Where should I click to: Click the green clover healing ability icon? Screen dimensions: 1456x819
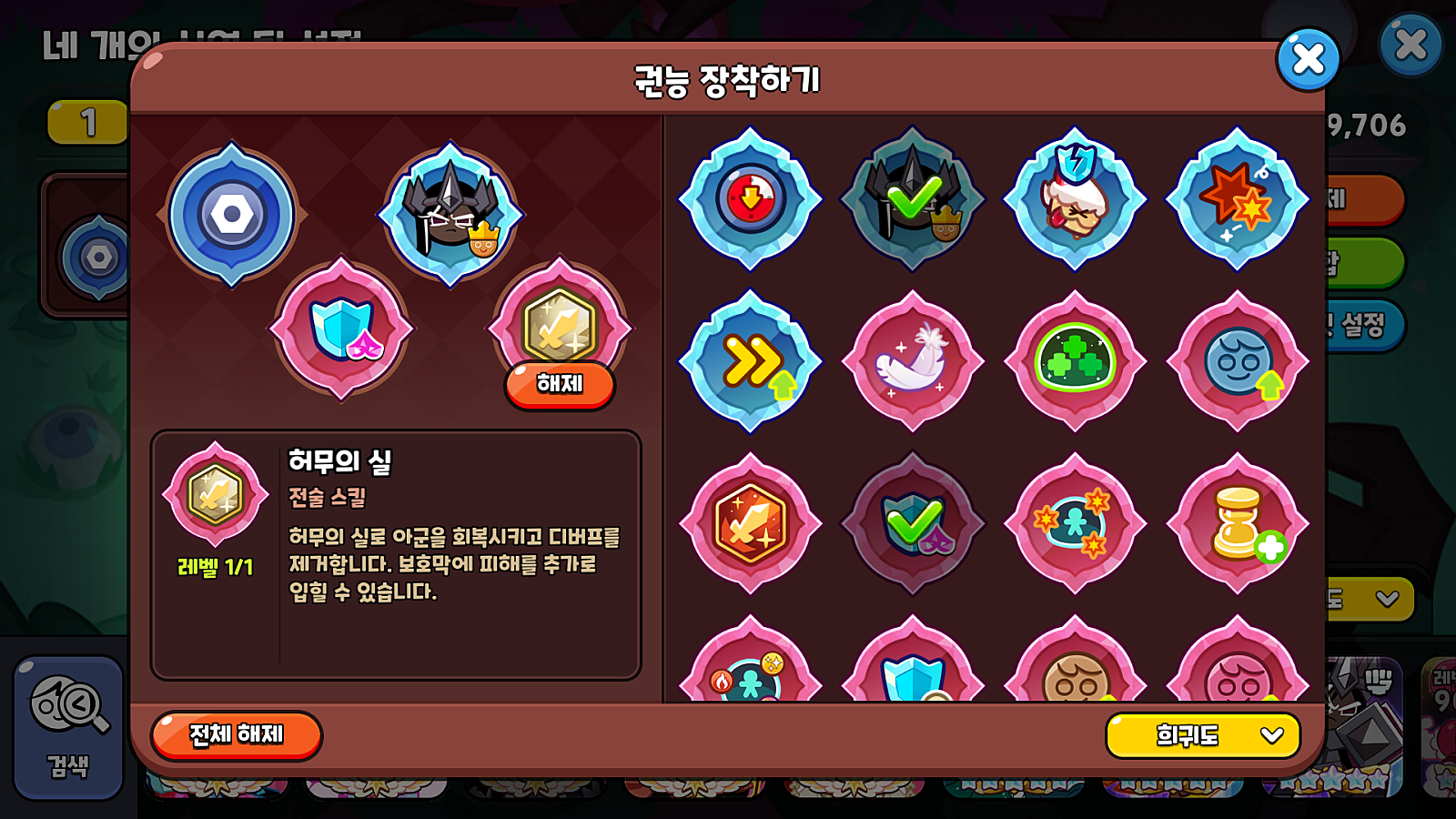[x=1076, y=362]
